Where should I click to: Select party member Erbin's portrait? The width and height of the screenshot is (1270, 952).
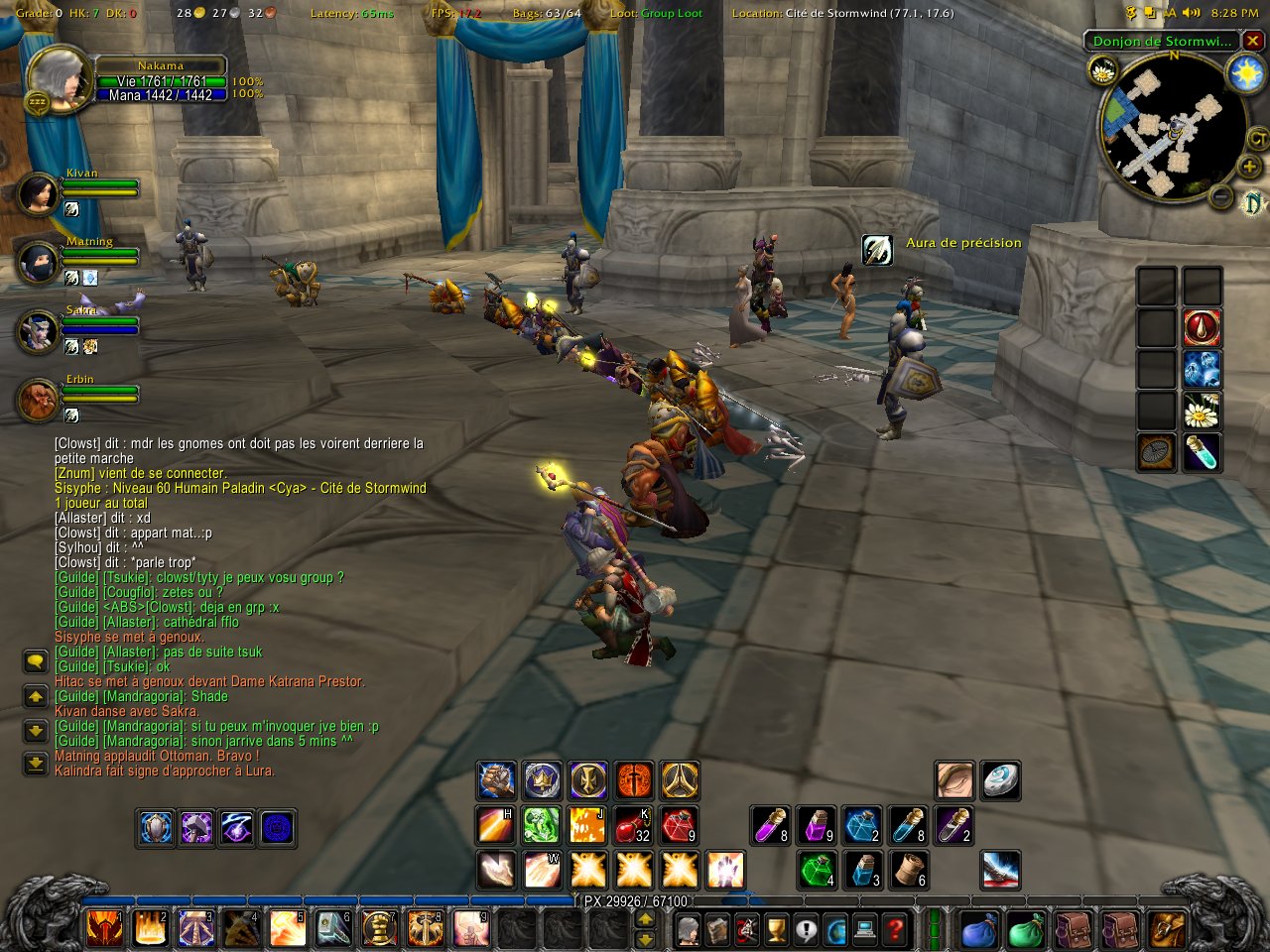(39, 400)
